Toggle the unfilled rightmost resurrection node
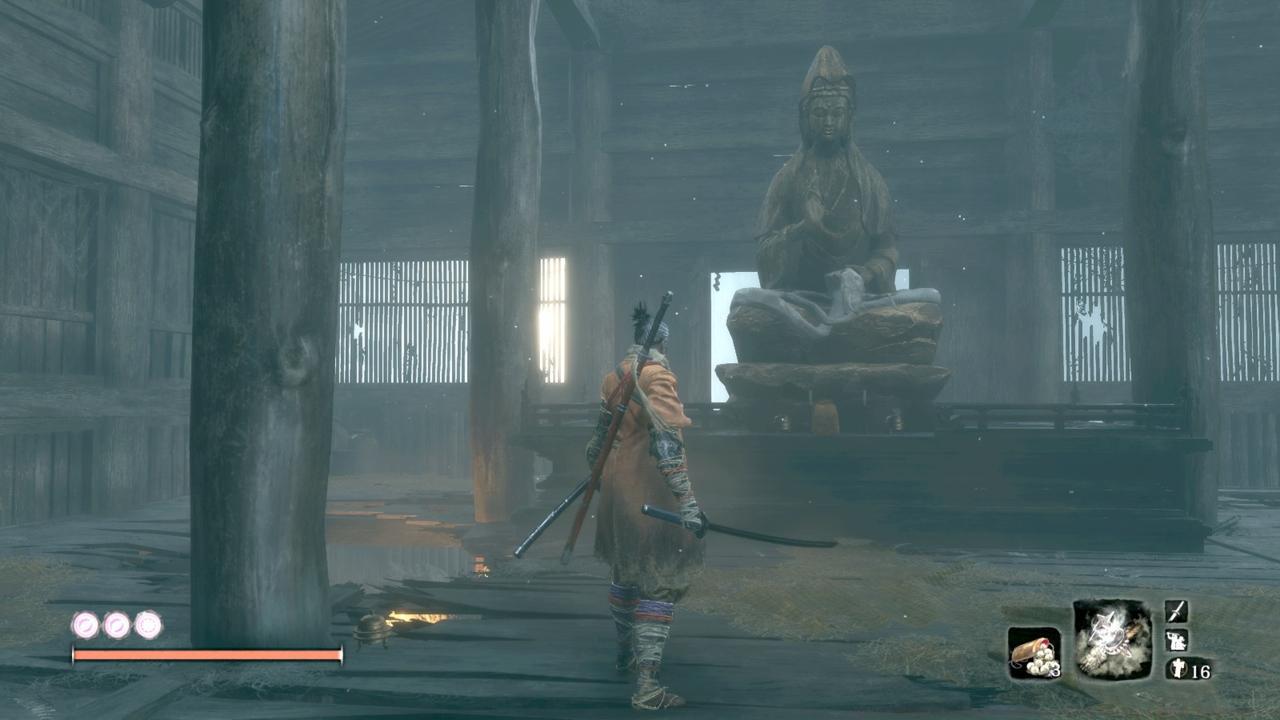1280x720 pixels. (145, 625)
